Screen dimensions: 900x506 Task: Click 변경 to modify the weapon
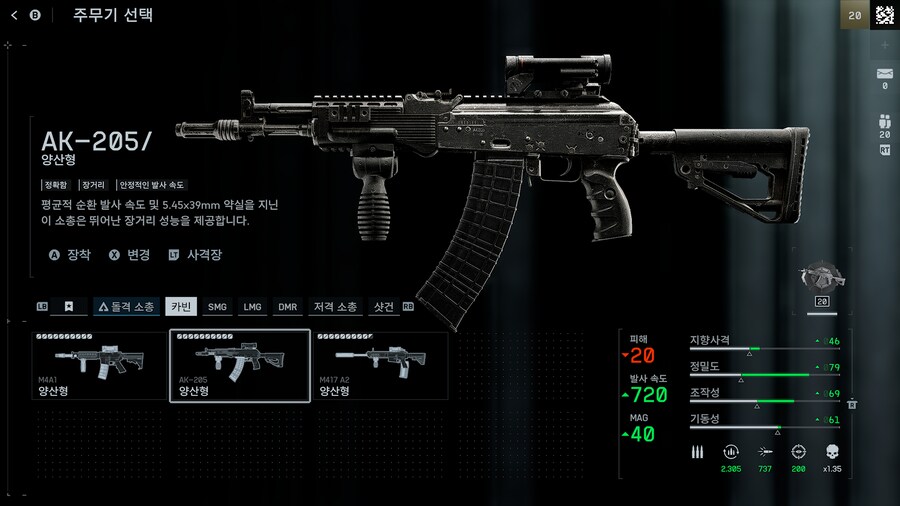pyautogui.click(x=129, y=255)
